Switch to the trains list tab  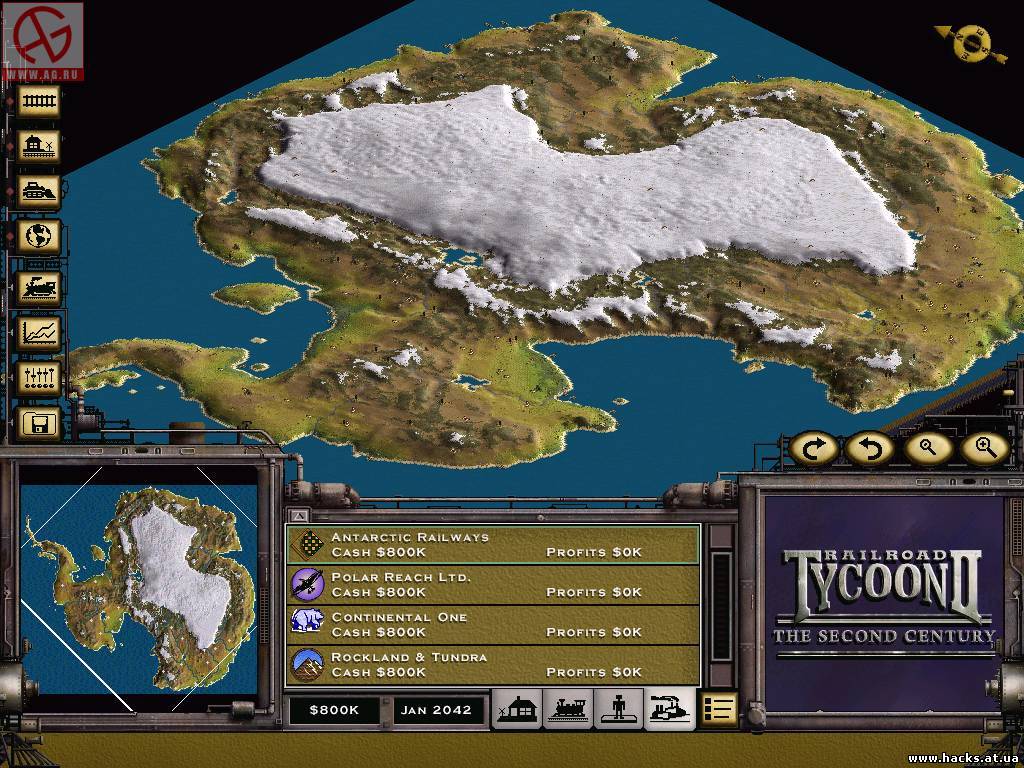568,709
